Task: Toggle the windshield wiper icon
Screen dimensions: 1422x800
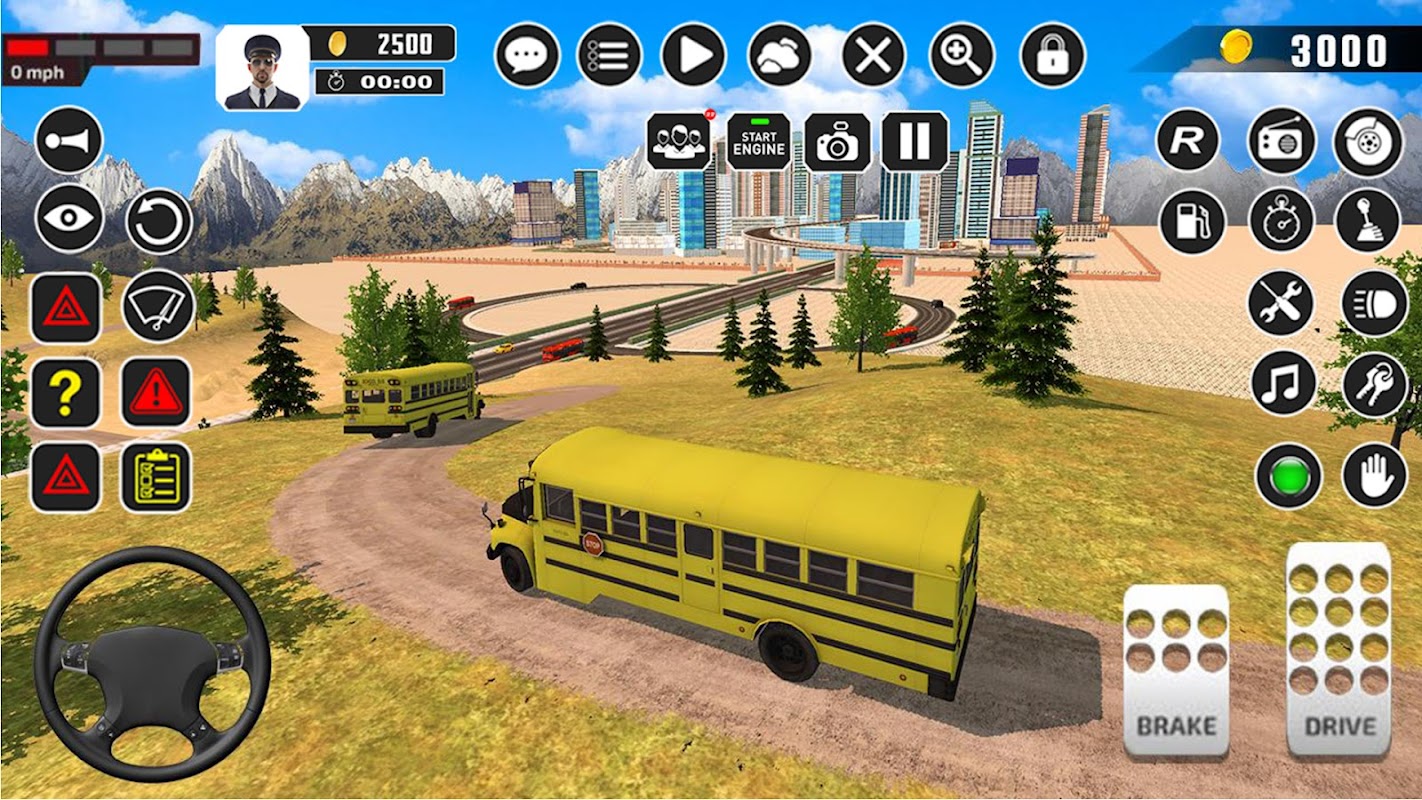Action: click(x=158, y=305)
